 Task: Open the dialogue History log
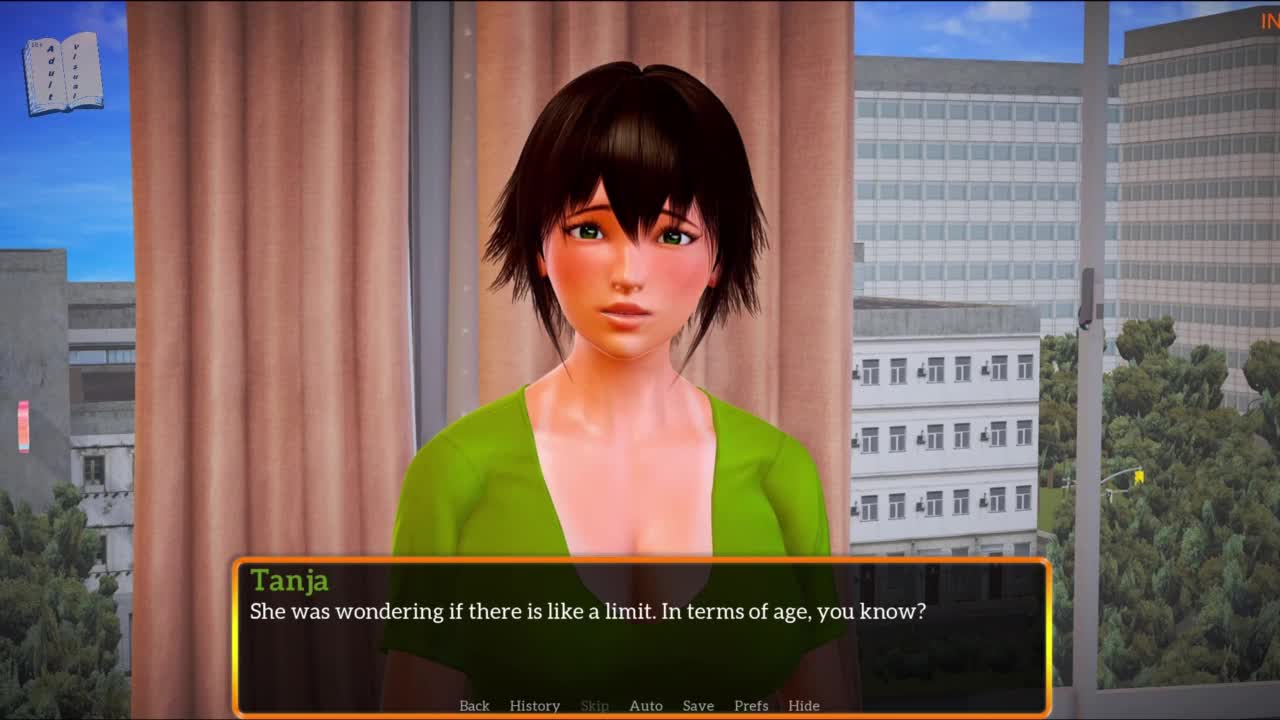click(534, 705)
